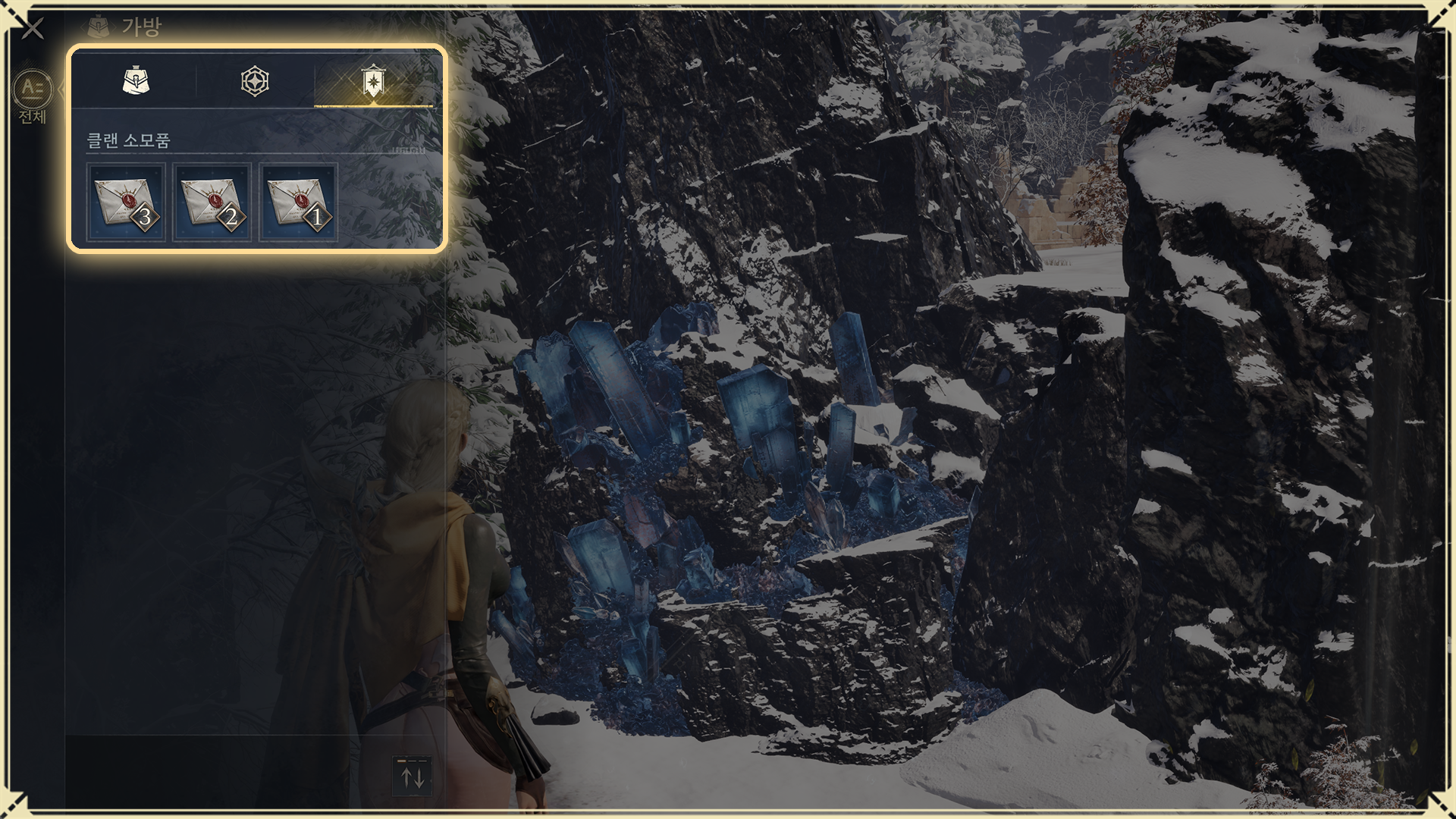
Task: Close the bag panel with the X
Action: (33, 29)
